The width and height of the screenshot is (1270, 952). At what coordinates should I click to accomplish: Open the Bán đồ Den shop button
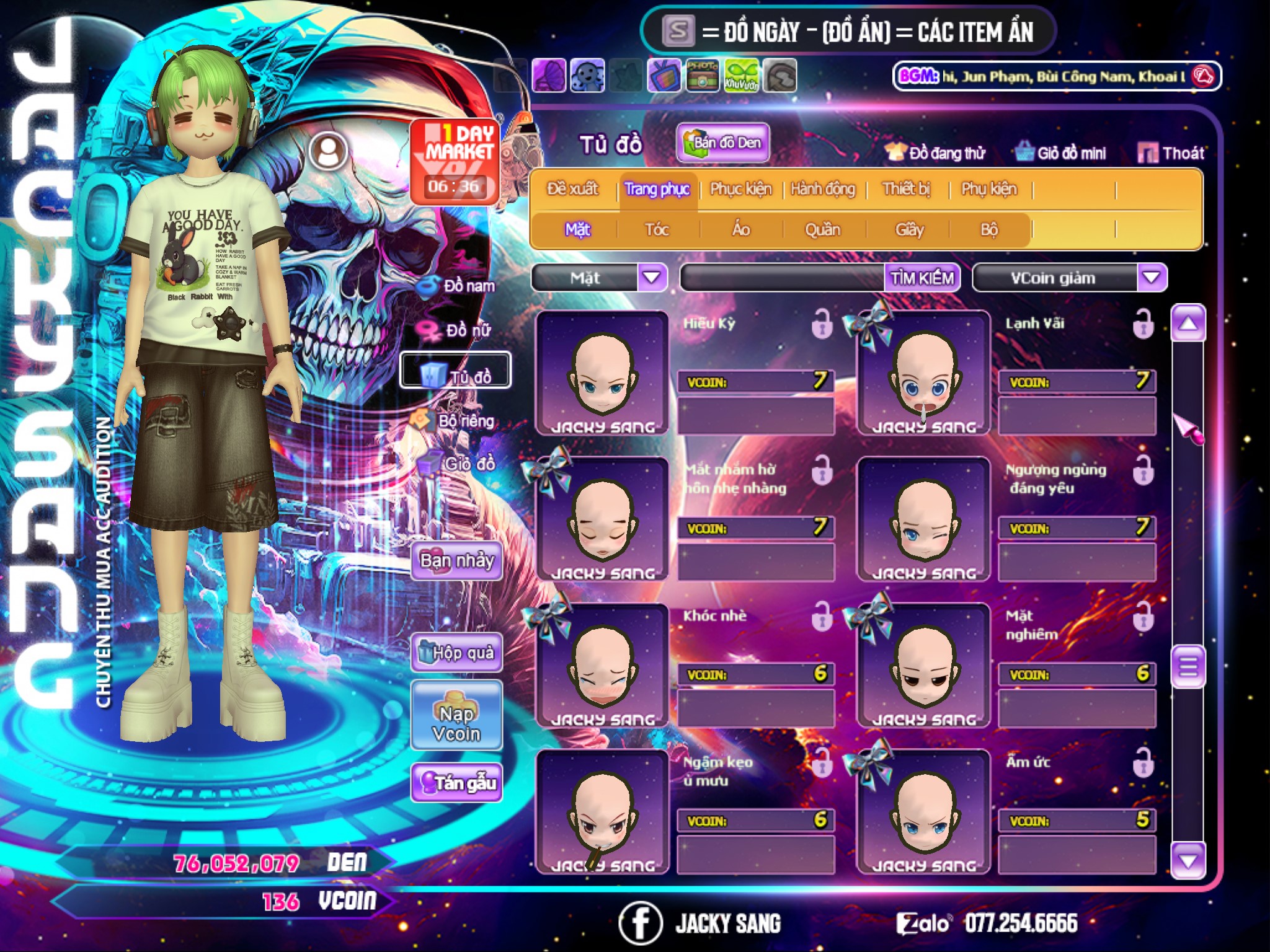coord(723,143)
